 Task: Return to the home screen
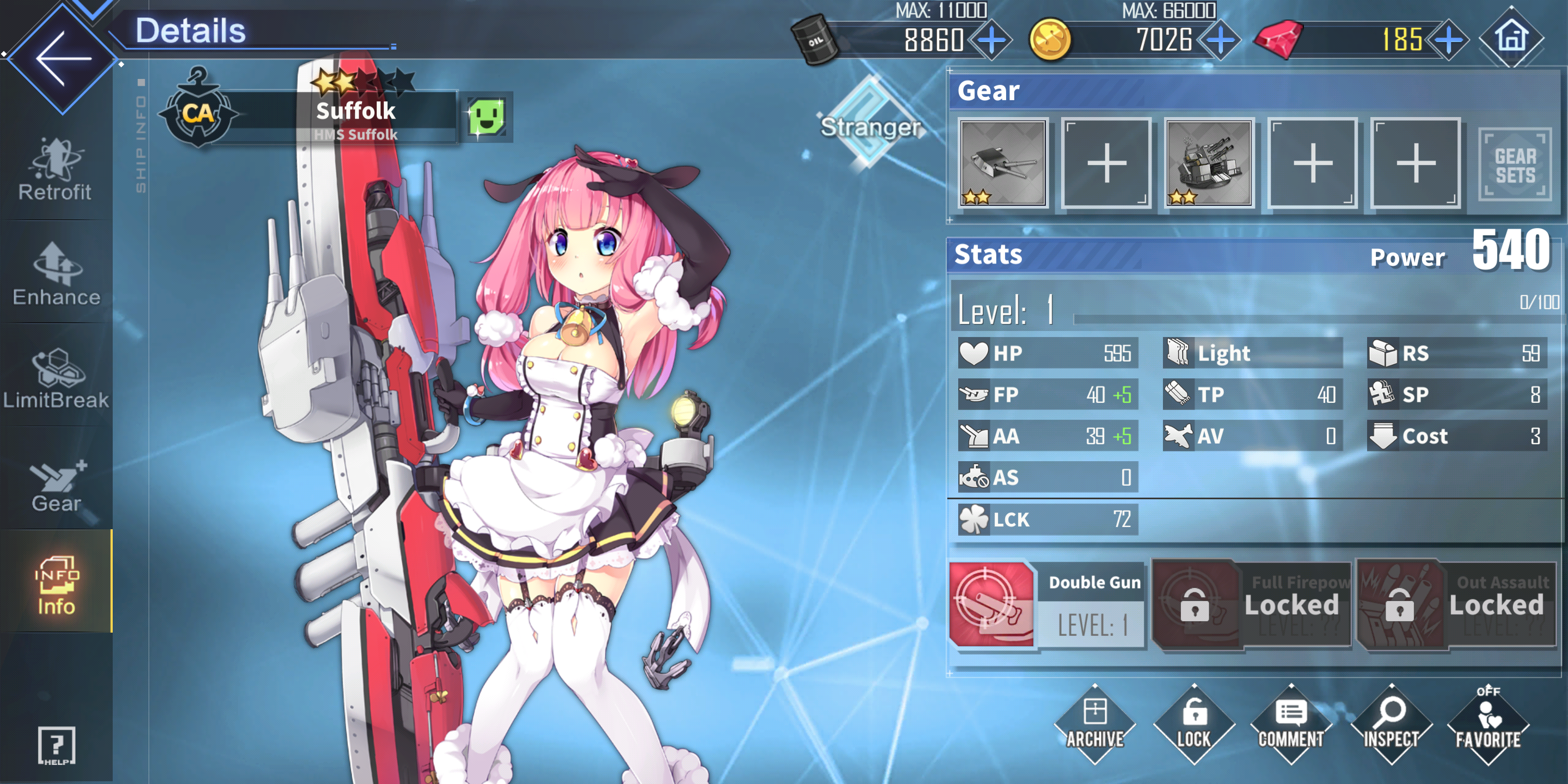pos(1511,38)
